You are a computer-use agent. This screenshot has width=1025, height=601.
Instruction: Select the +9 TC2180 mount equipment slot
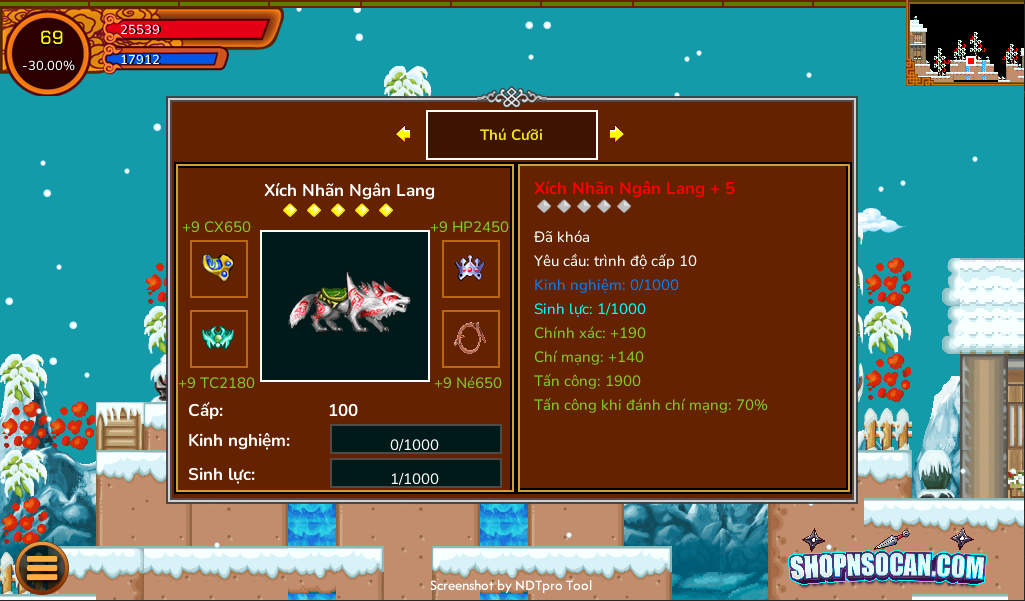pos(219,339)
